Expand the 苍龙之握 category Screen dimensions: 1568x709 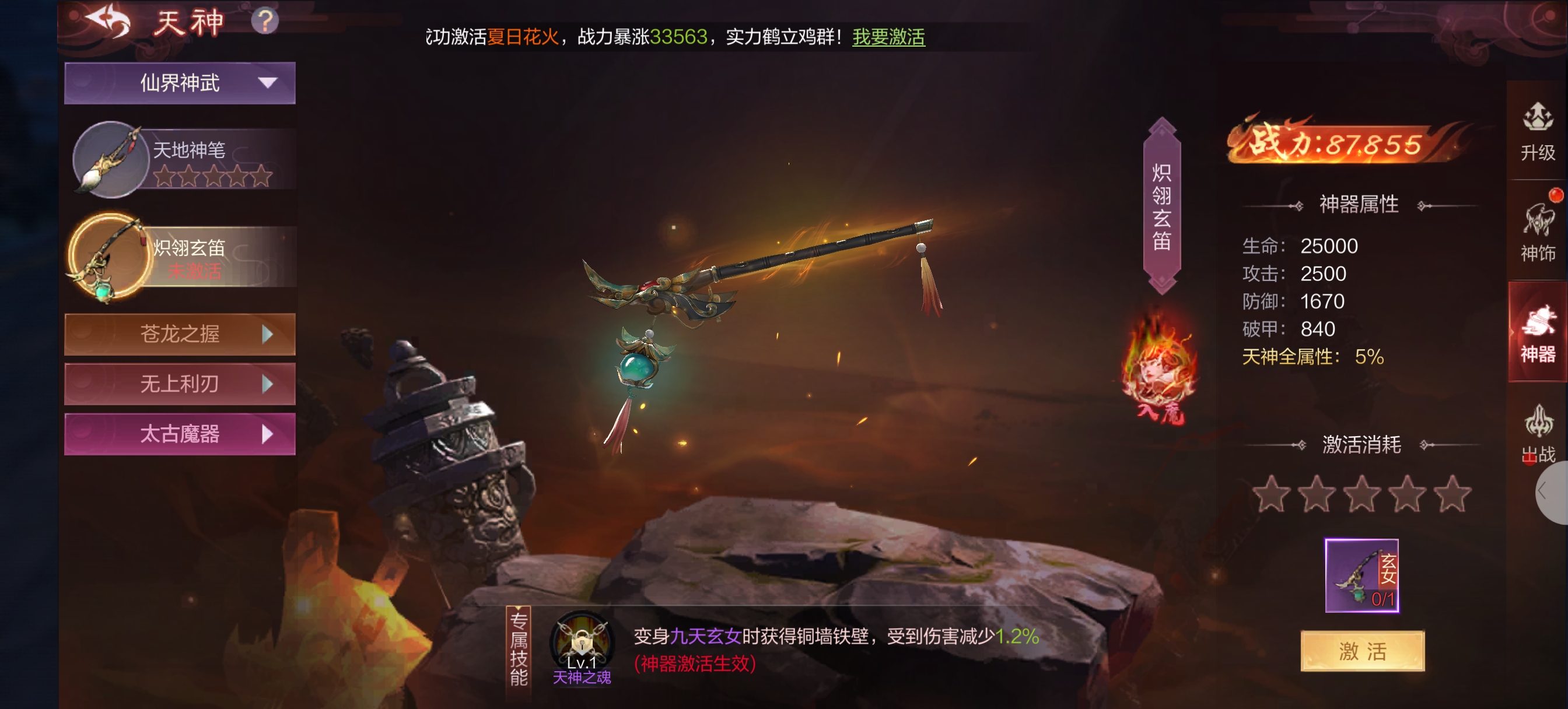(180, 334)
